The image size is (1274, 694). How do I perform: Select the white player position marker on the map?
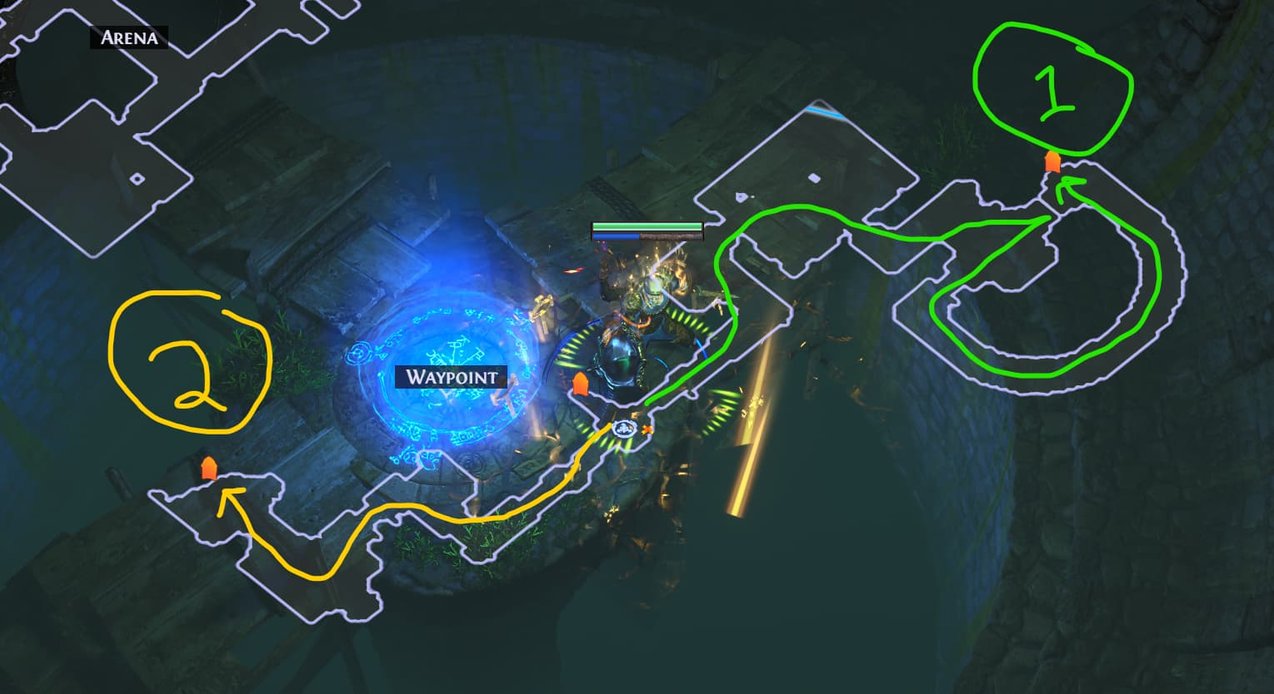point(625,429)
